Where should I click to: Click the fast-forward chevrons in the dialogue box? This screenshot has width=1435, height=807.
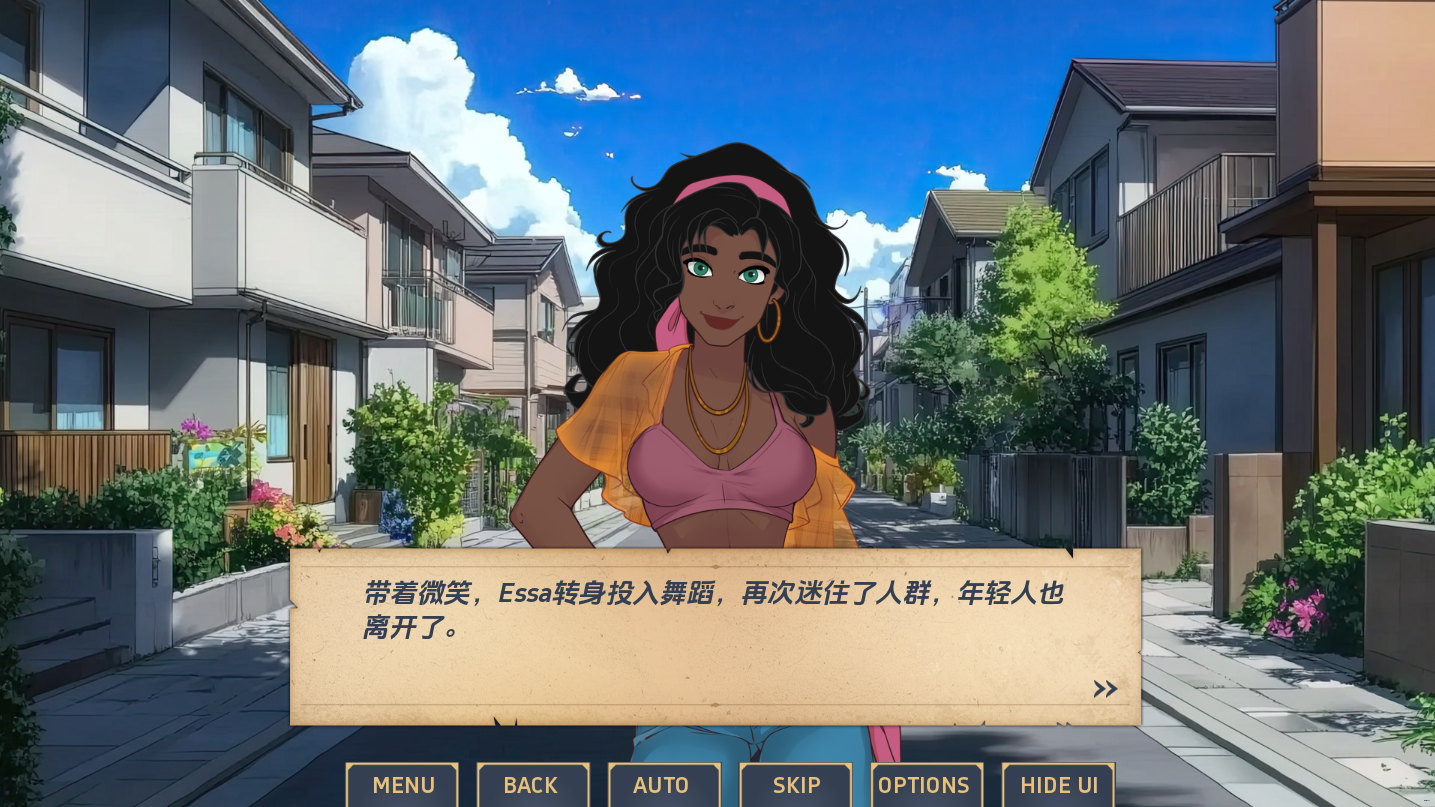(1104, 688)
